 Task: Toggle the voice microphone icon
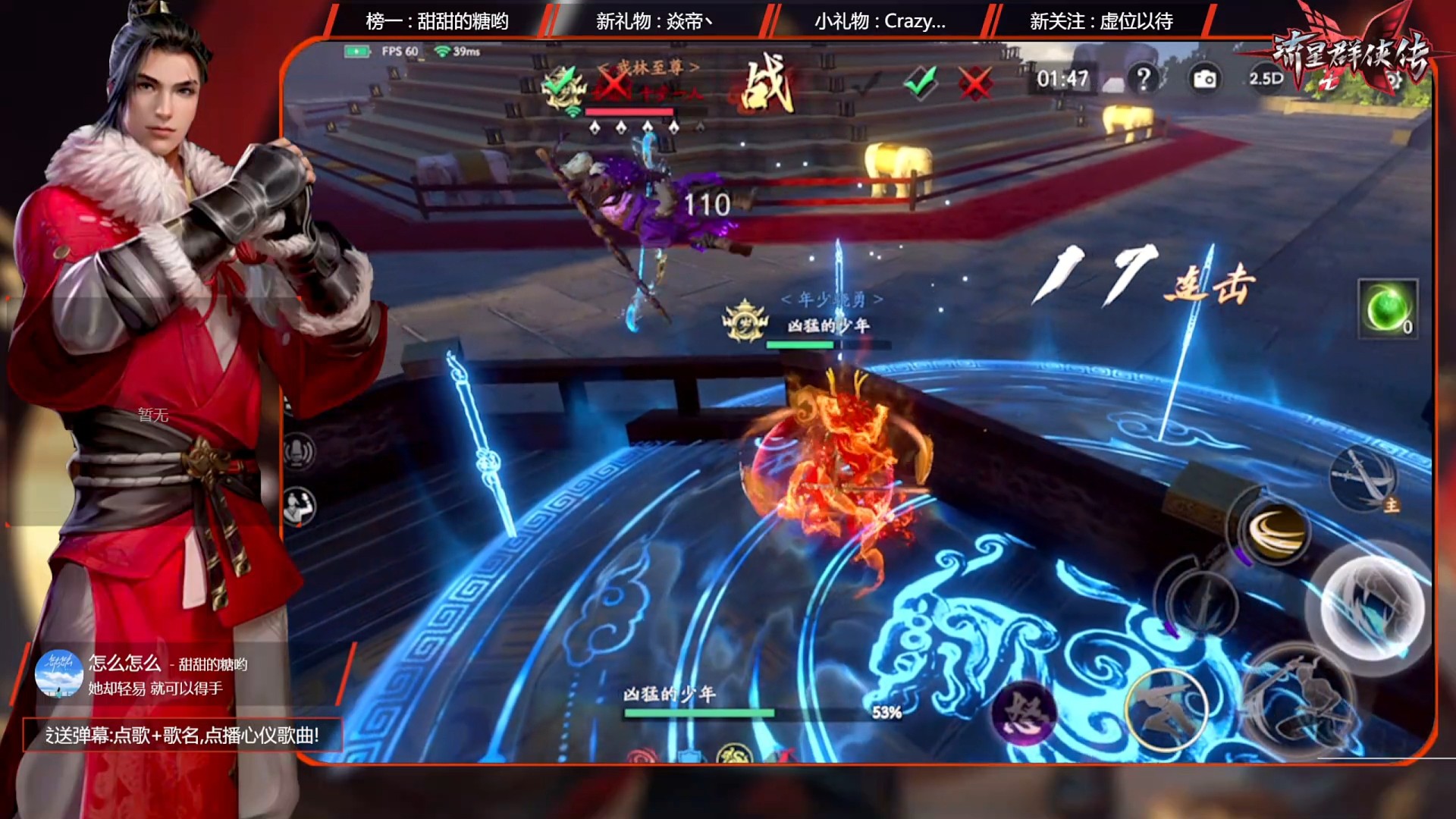click(x=298, y=451)
